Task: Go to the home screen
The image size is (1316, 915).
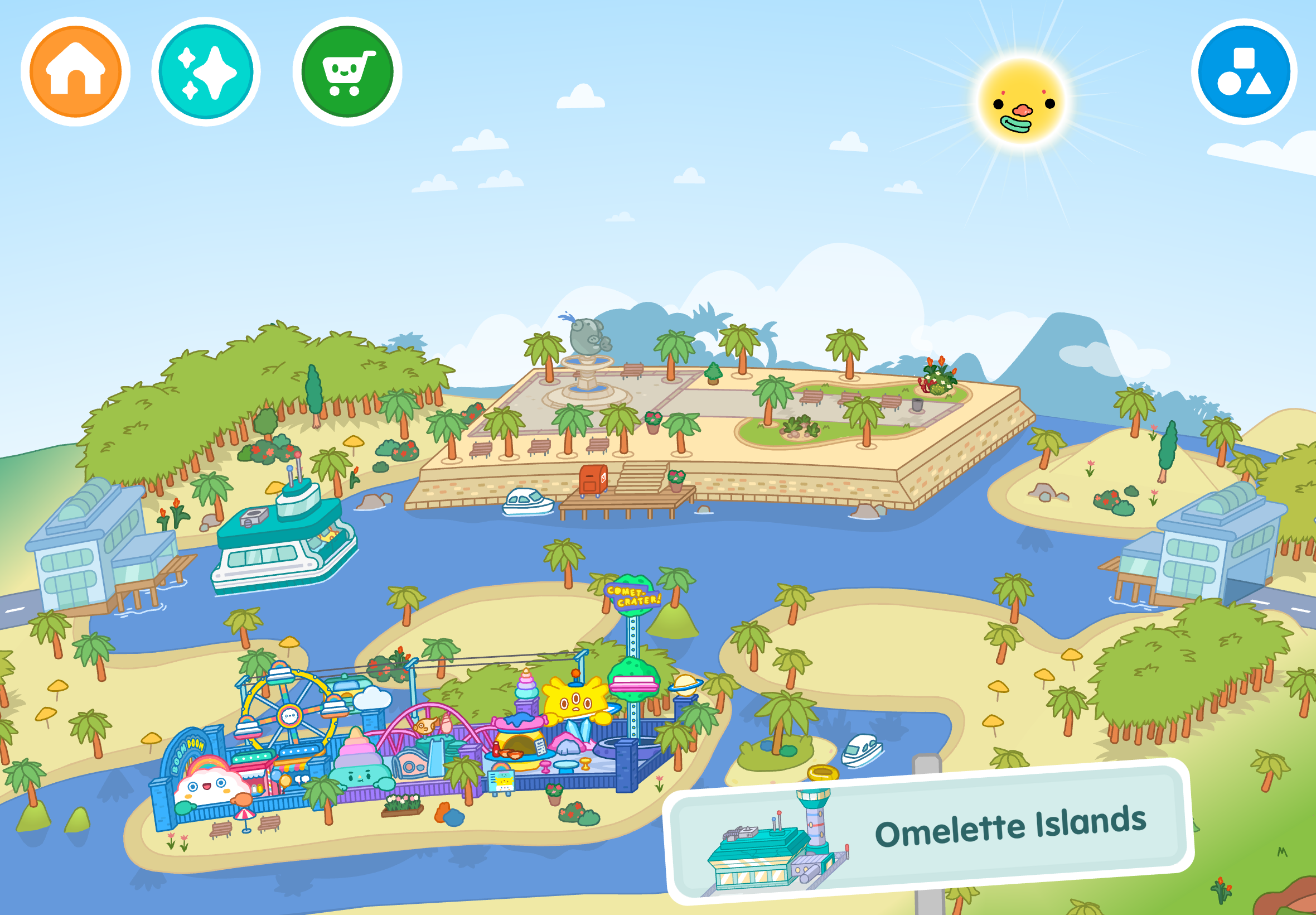Action: point(75,71)
